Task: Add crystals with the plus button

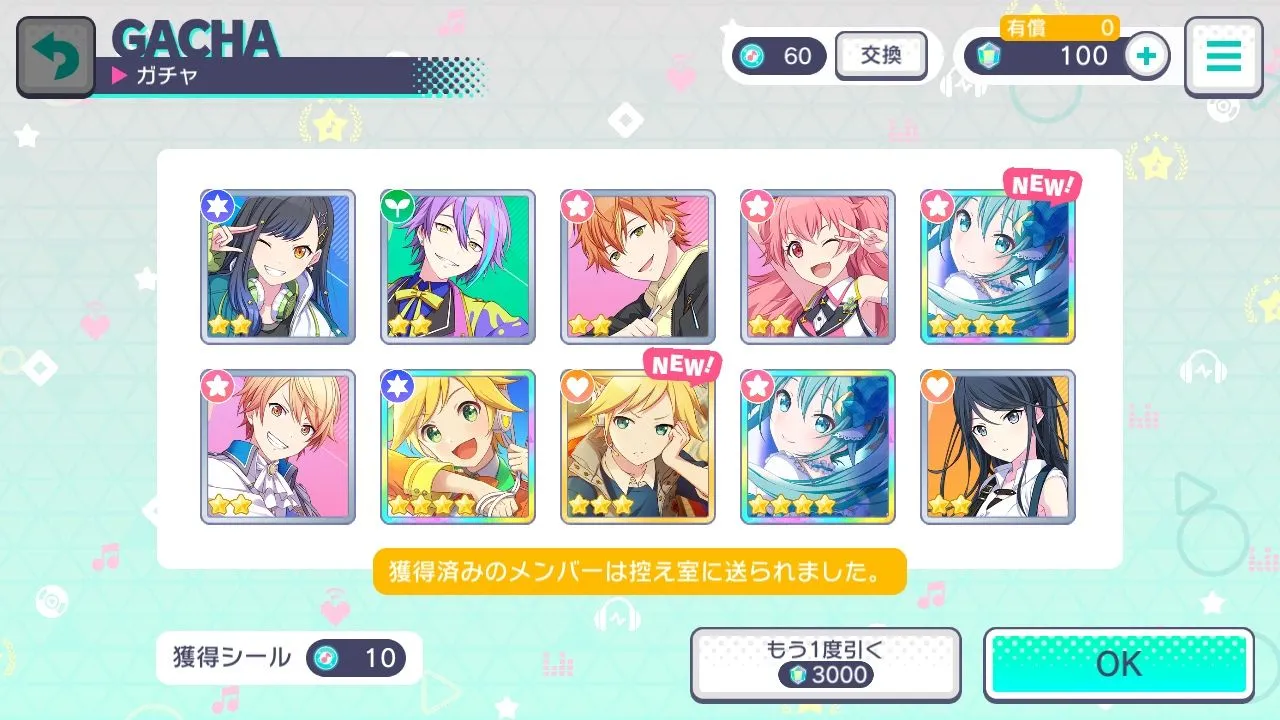Action: (1147, 56)
